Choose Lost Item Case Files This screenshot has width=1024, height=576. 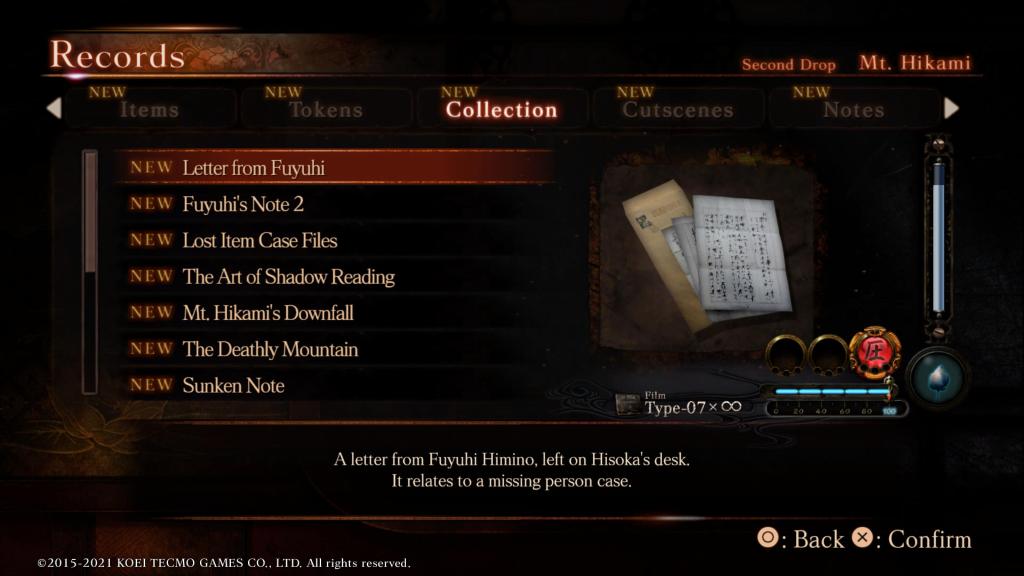260,240
